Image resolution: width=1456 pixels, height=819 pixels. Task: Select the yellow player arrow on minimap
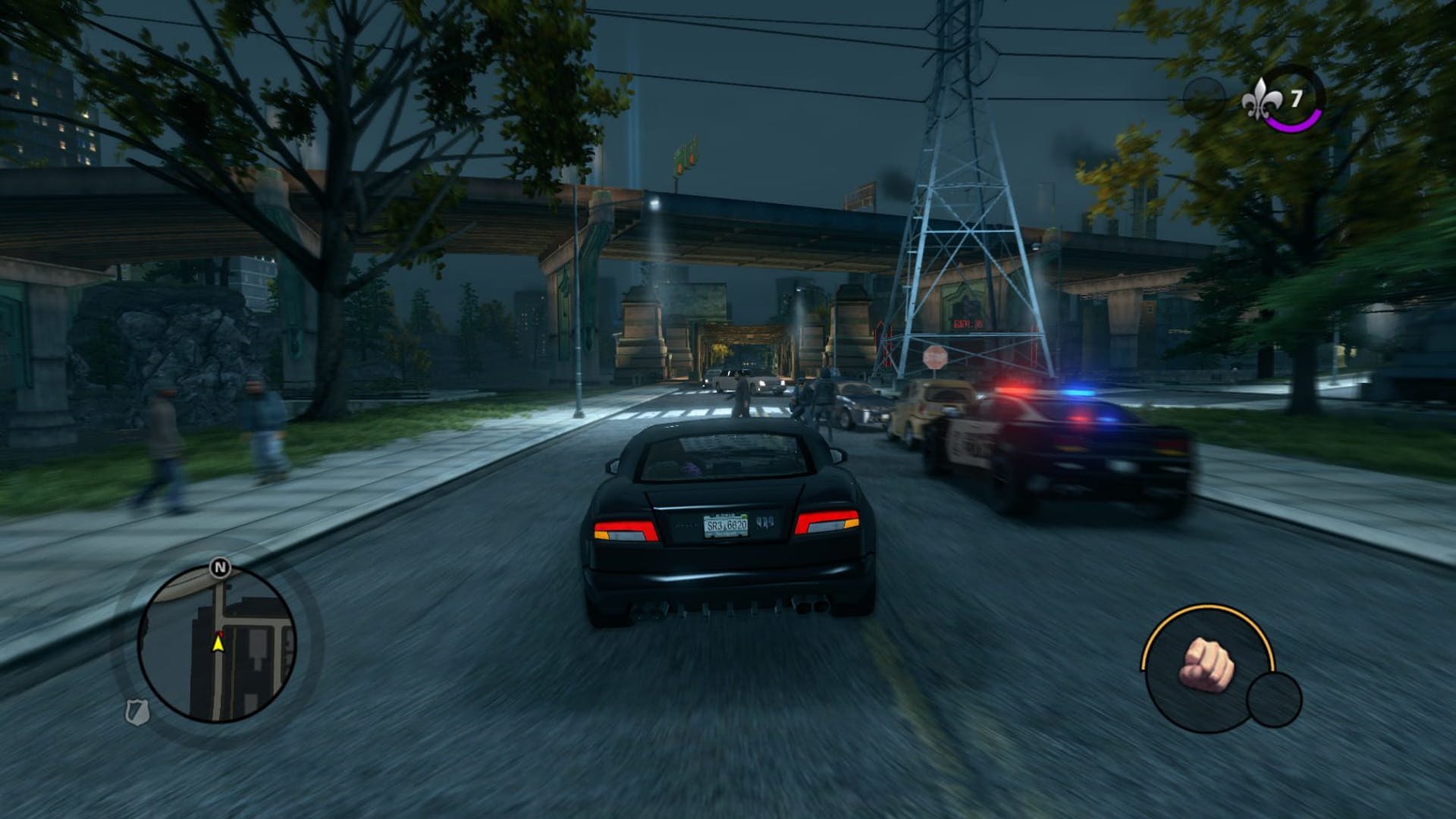pyautogui.click(x=218, y=645)
